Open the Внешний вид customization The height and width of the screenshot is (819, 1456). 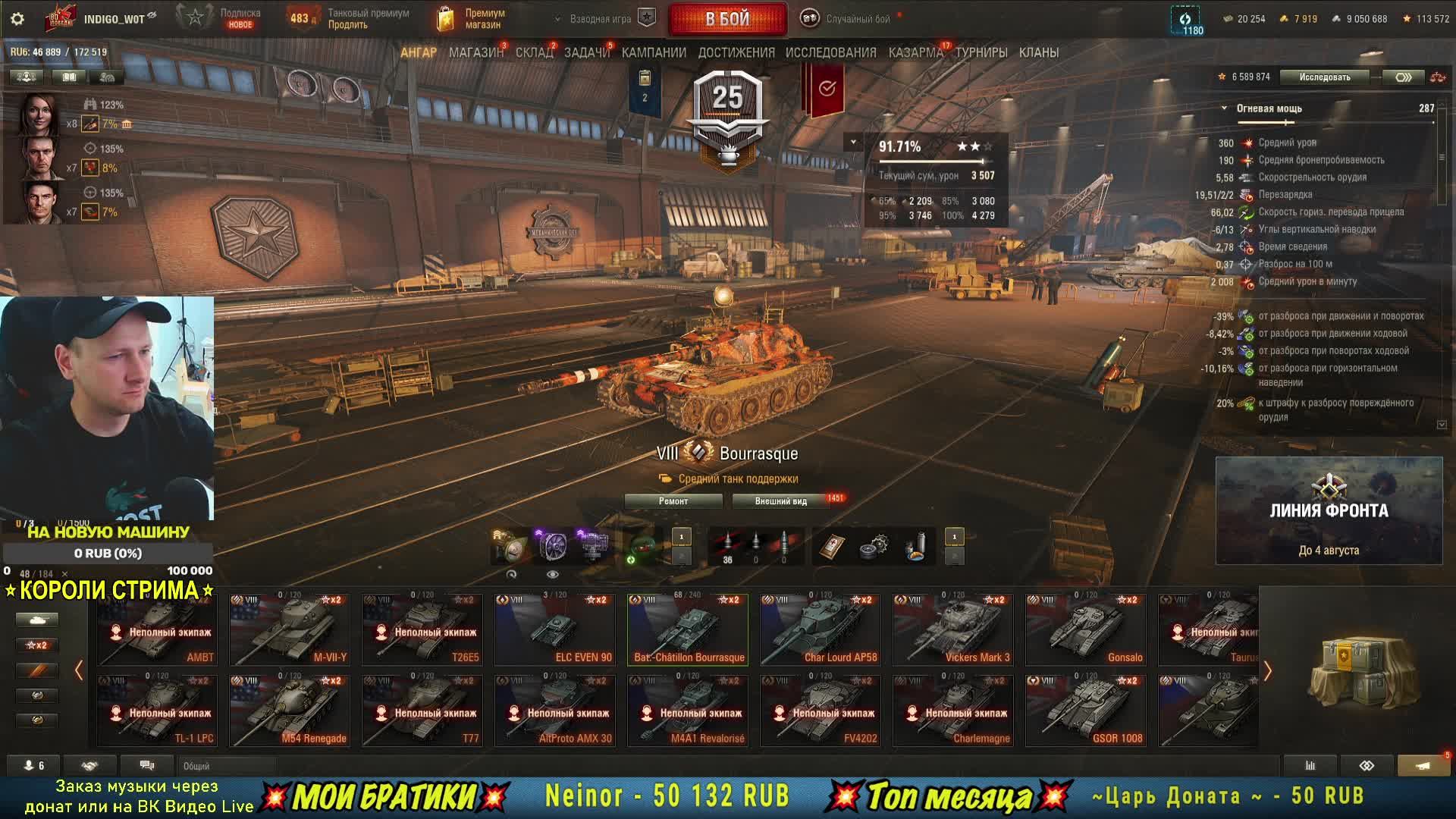point(781,501)
